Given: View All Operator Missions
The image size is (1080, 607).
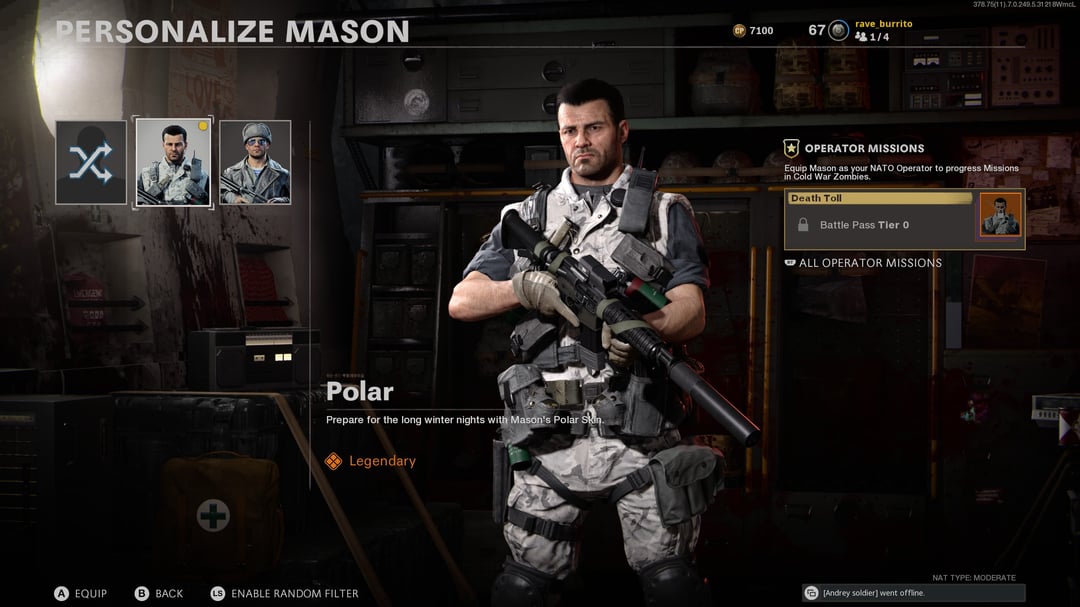Looking at the screenshot, I should (869, 263).
